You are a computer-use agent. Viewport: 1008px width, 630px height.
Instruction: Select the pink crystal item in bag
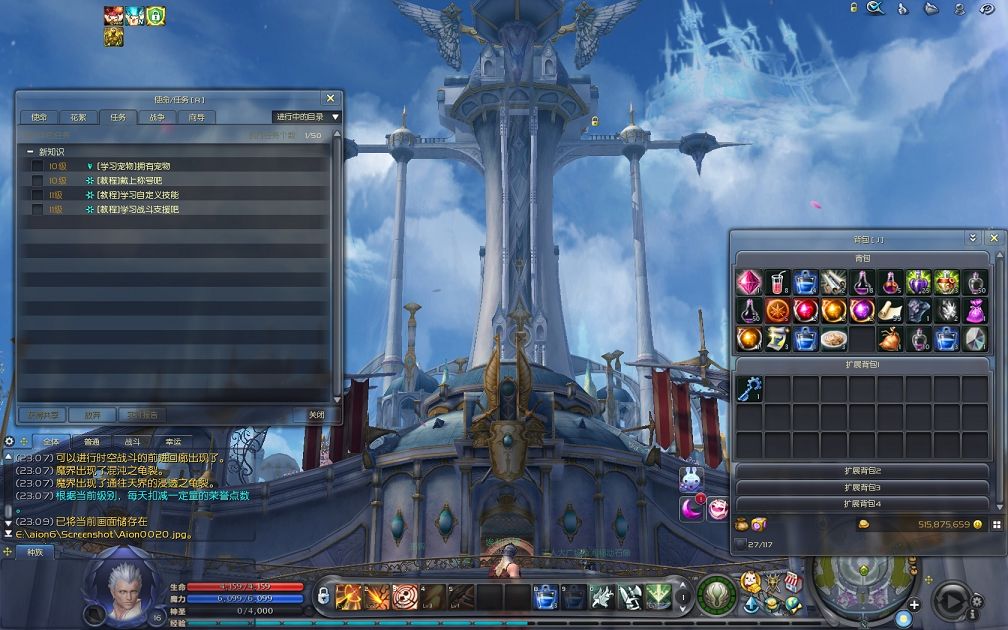click(750, 283)
